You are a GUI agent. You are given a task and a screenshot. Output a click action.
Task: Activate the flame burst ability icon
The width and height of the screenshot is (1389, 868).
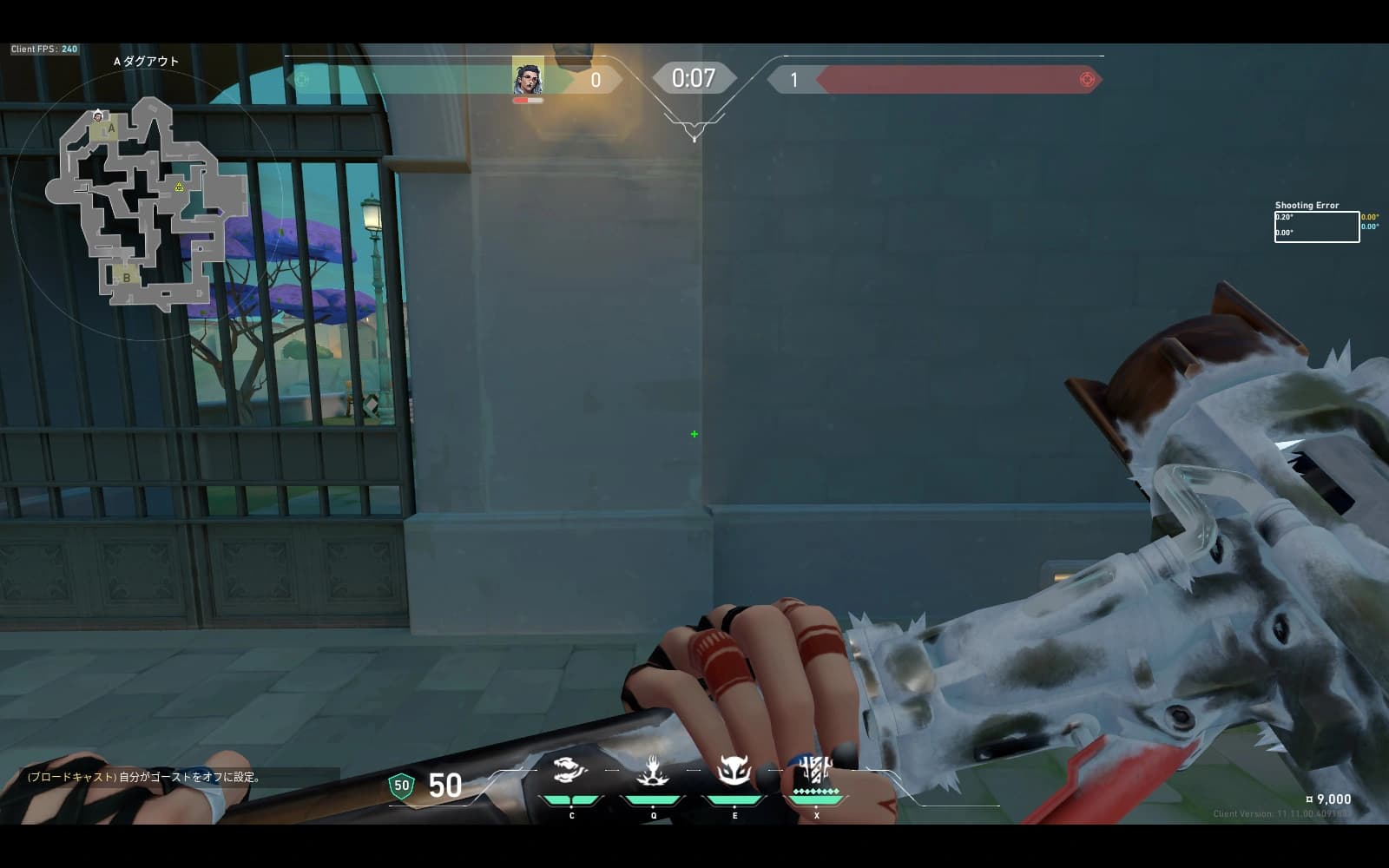point(652,770)
